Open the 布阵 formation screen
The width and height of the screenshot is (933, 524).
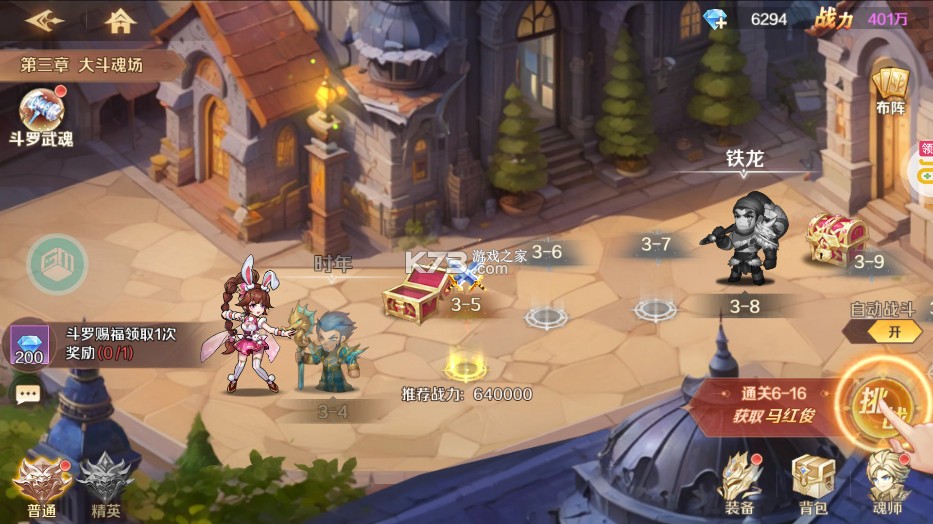889,89
